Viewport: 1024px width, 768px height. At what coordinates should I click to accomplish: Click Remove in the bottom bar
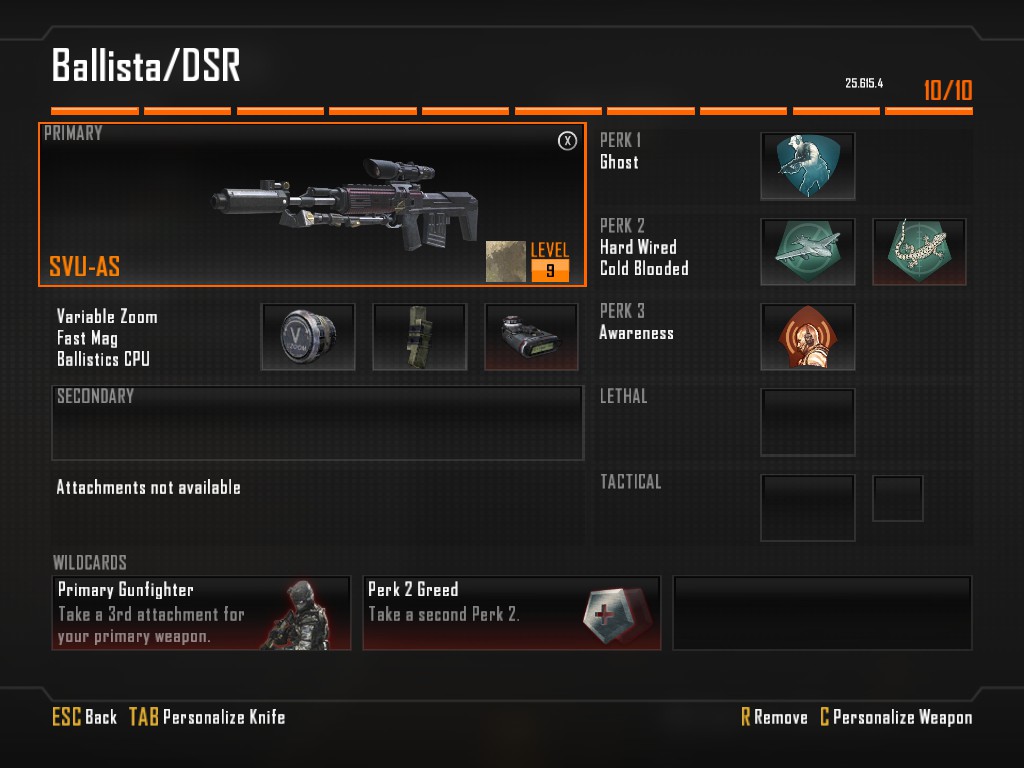(774, 717)
